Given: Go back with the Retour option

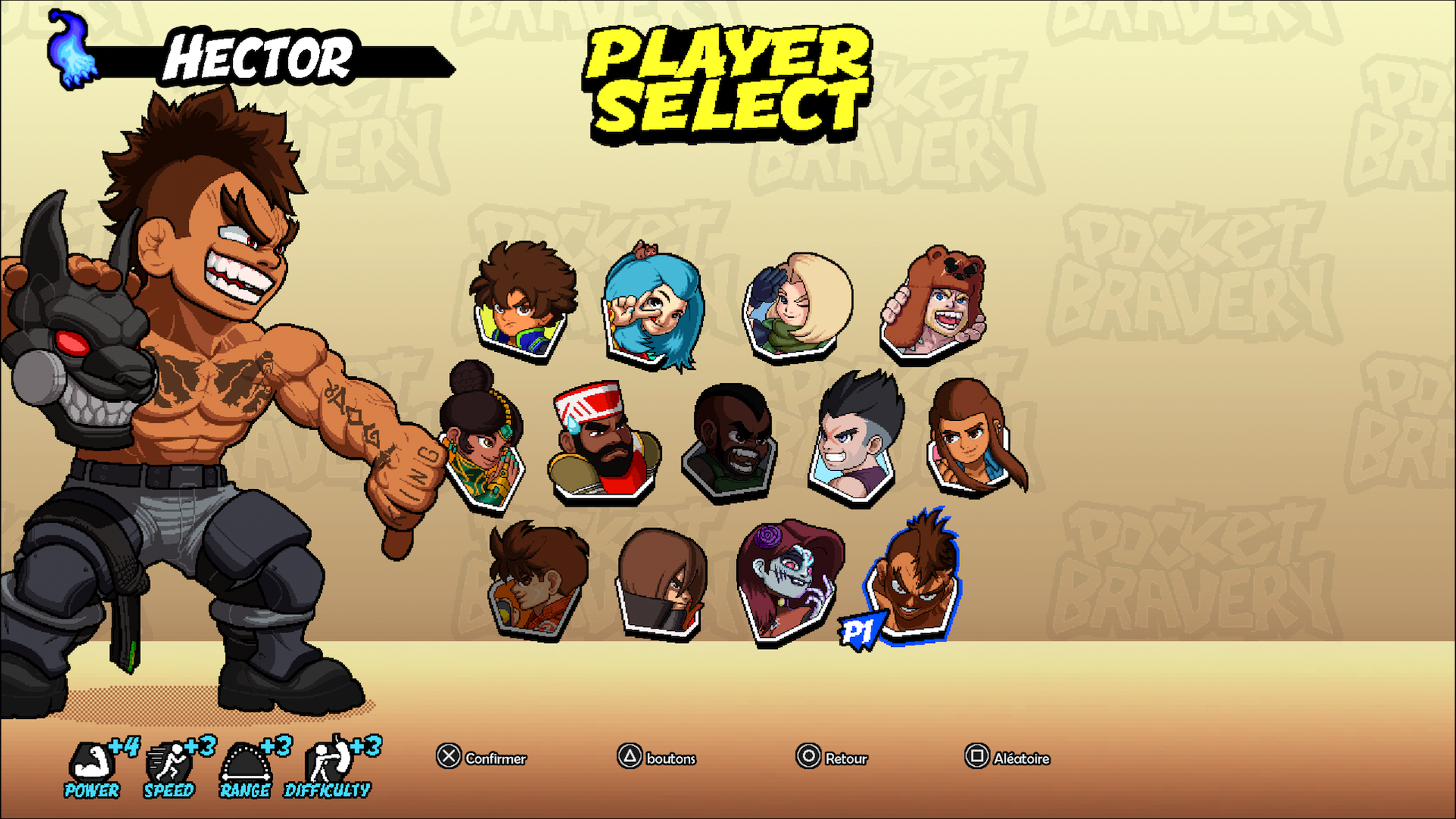Looking at the screenshot, I should (832, 758).
